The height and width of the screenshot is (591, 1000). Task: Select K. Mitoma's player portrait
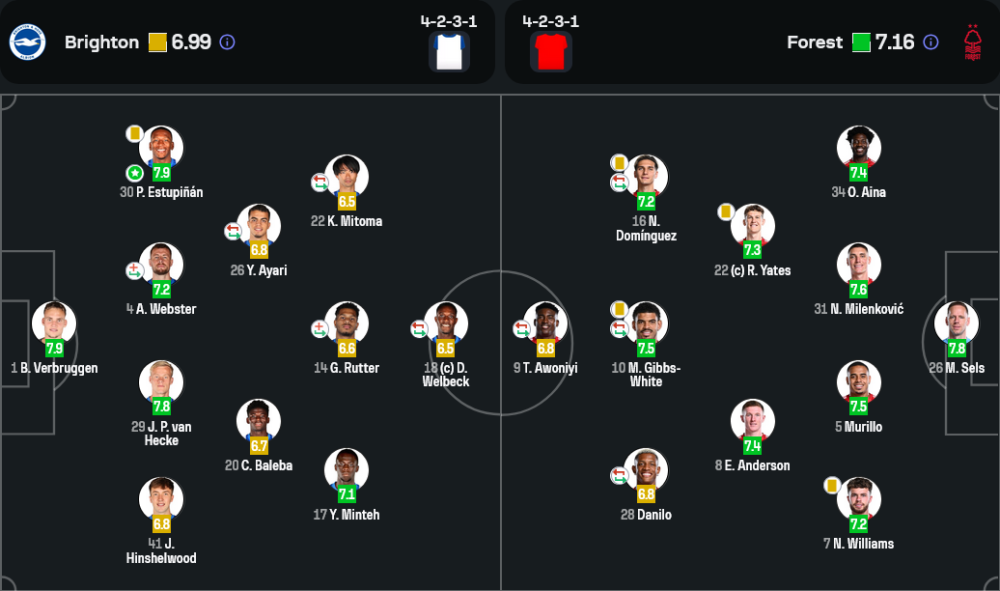[x=347, y=177]
